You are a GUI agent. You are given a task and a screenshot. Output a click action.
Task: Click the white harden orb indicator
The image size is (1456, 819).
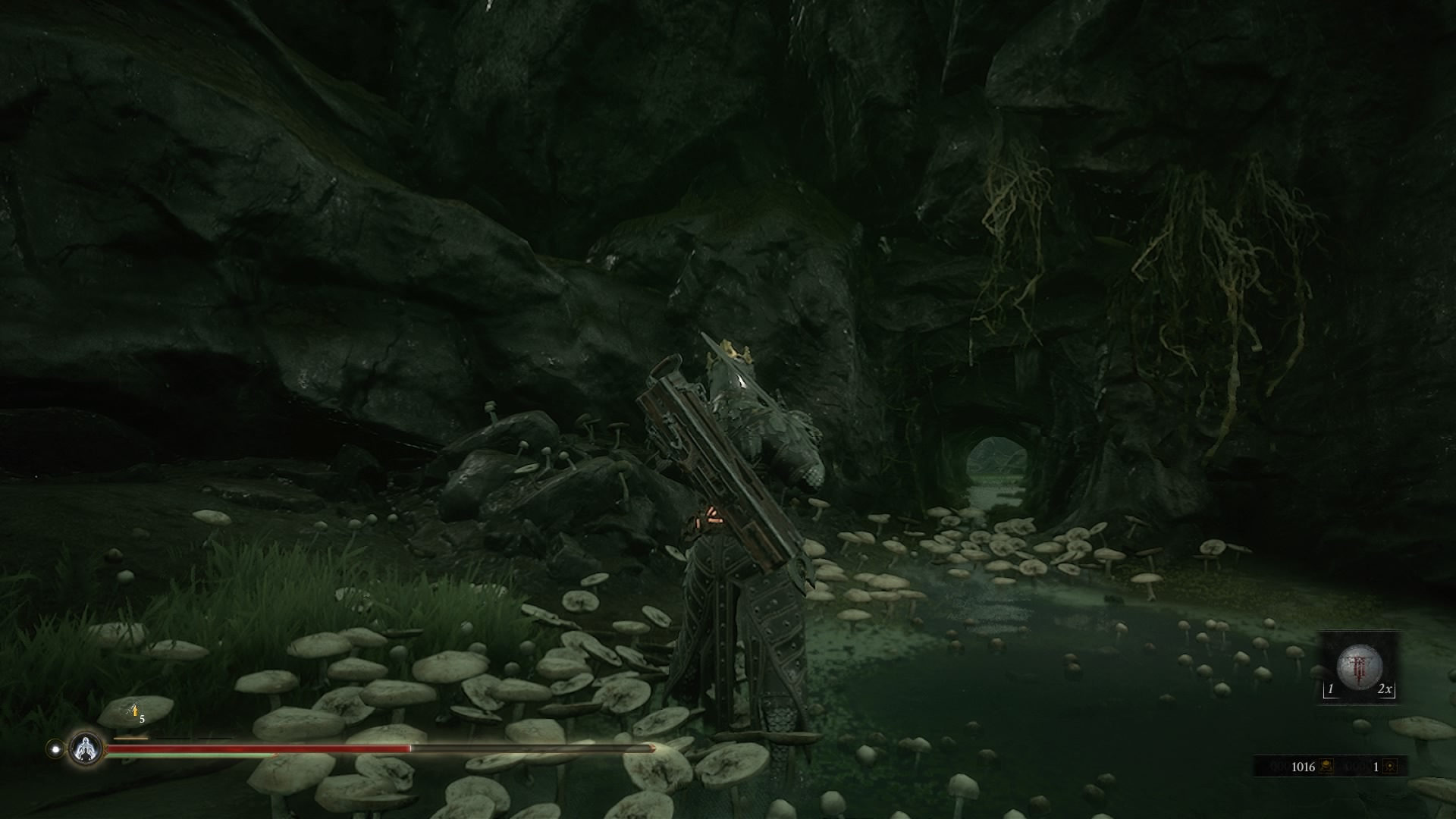click(55, 748)
